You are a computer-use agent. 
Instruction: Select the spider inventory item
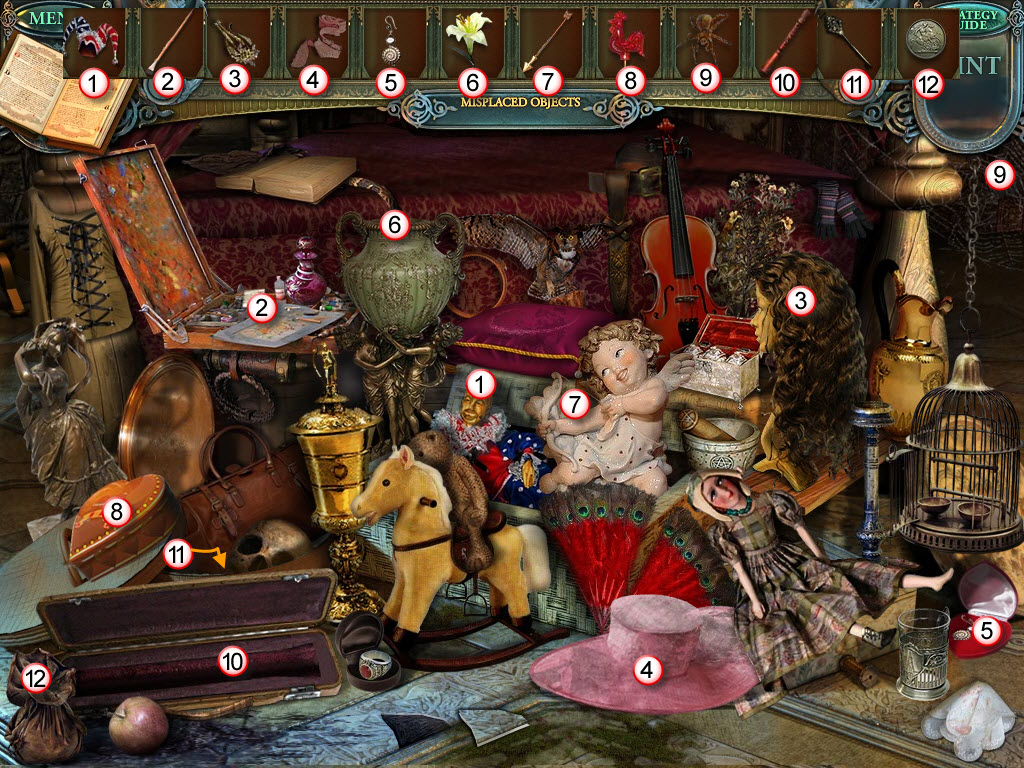pyautogui.click(x=704, y=43)
